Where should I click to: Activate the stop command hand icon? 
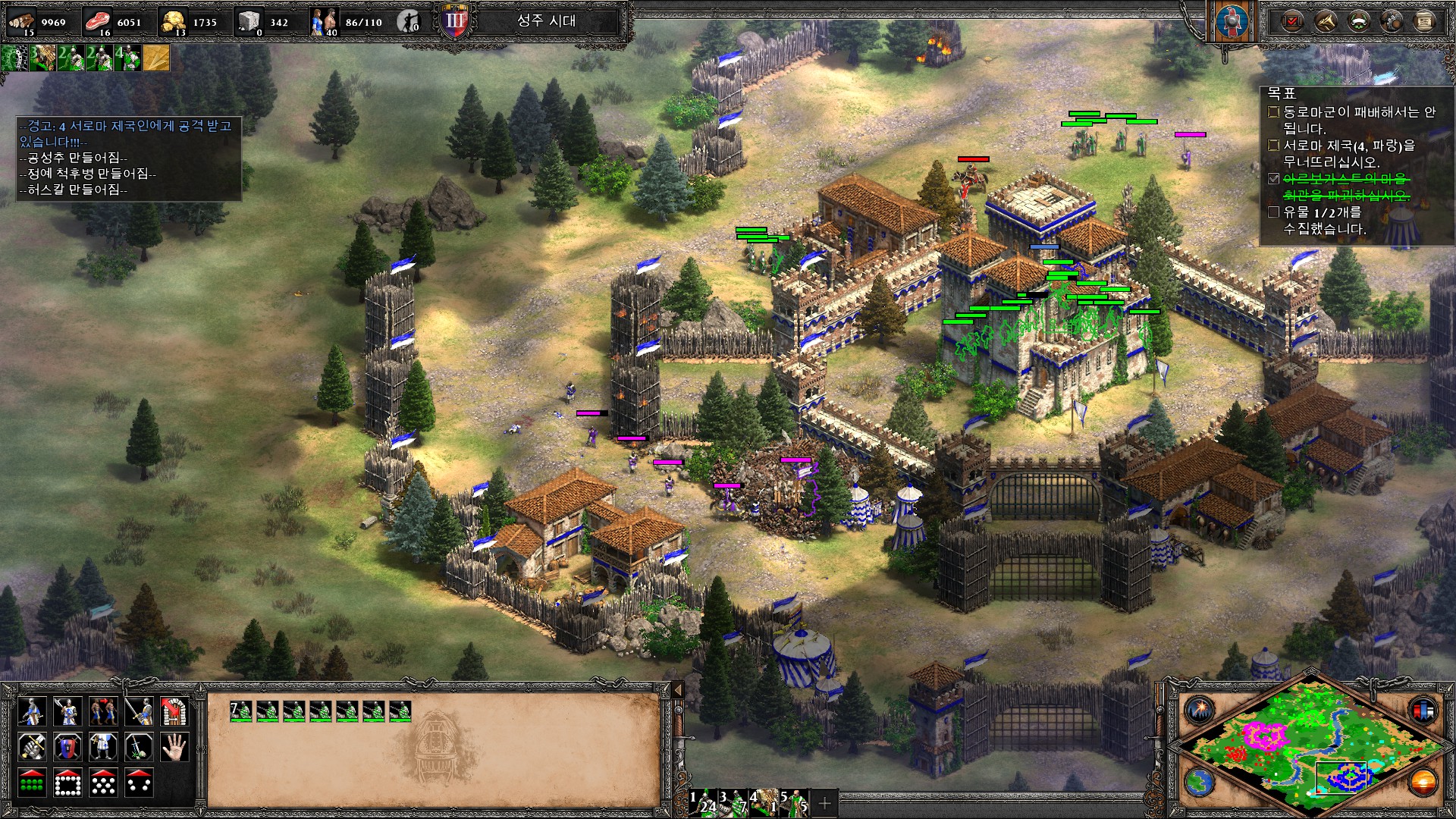tap(174, 747)
